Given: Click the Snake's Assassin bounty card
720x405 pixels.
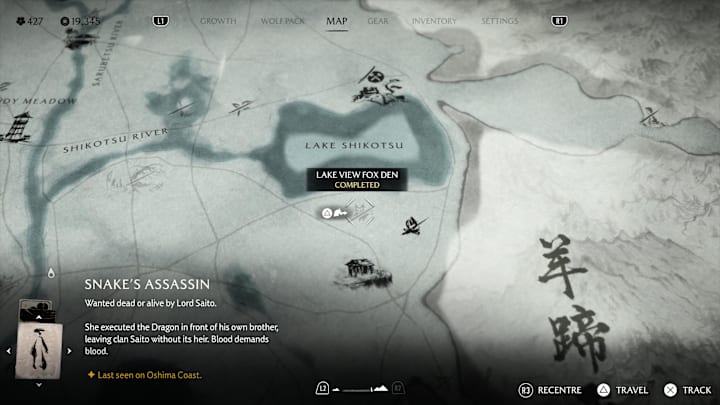Looking at the screenshot, I should [39, 348].
